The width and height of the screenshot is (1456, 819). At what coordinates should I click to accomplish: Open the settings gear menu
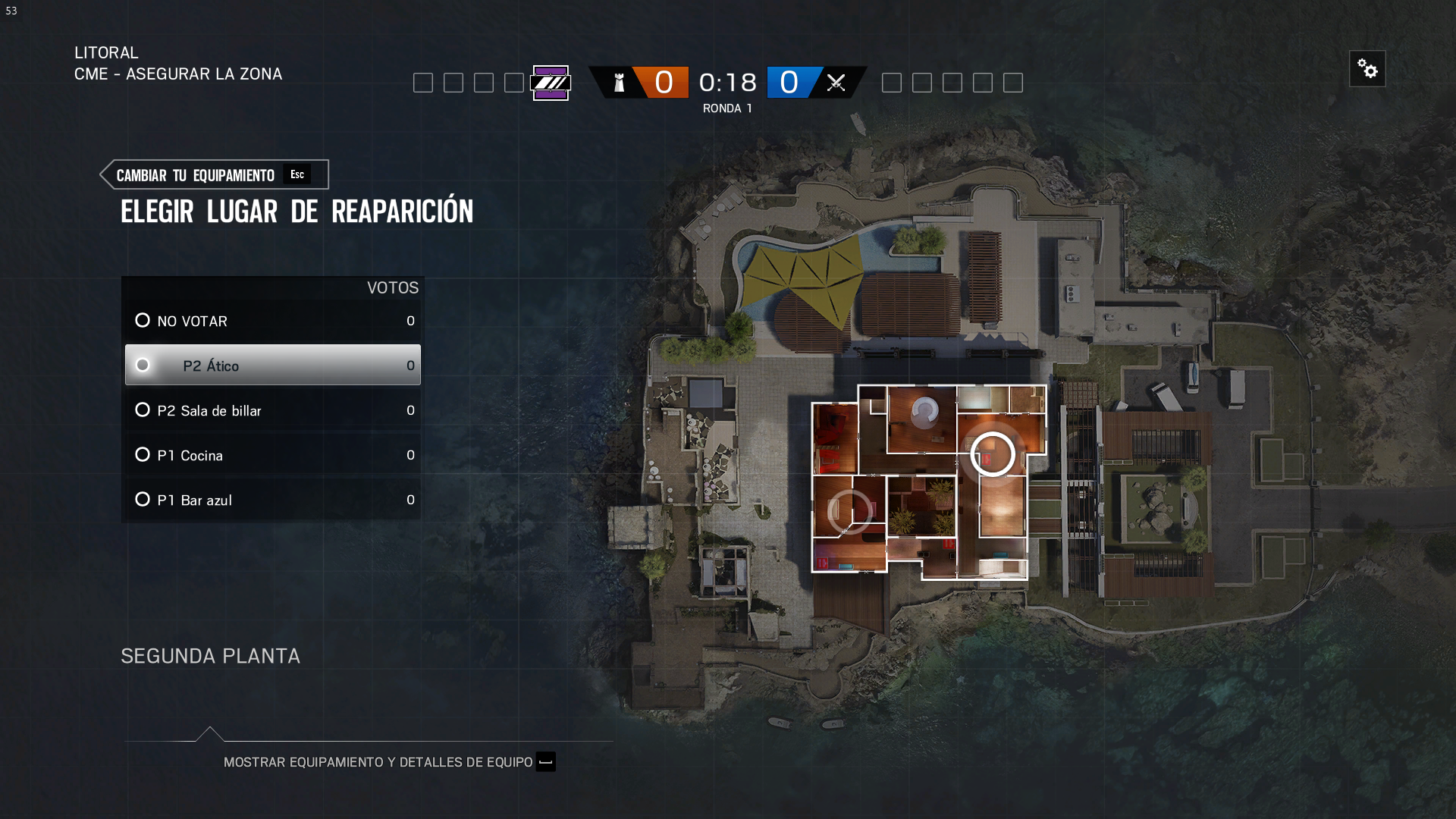pyautogui.click(x=1368, y=68)
